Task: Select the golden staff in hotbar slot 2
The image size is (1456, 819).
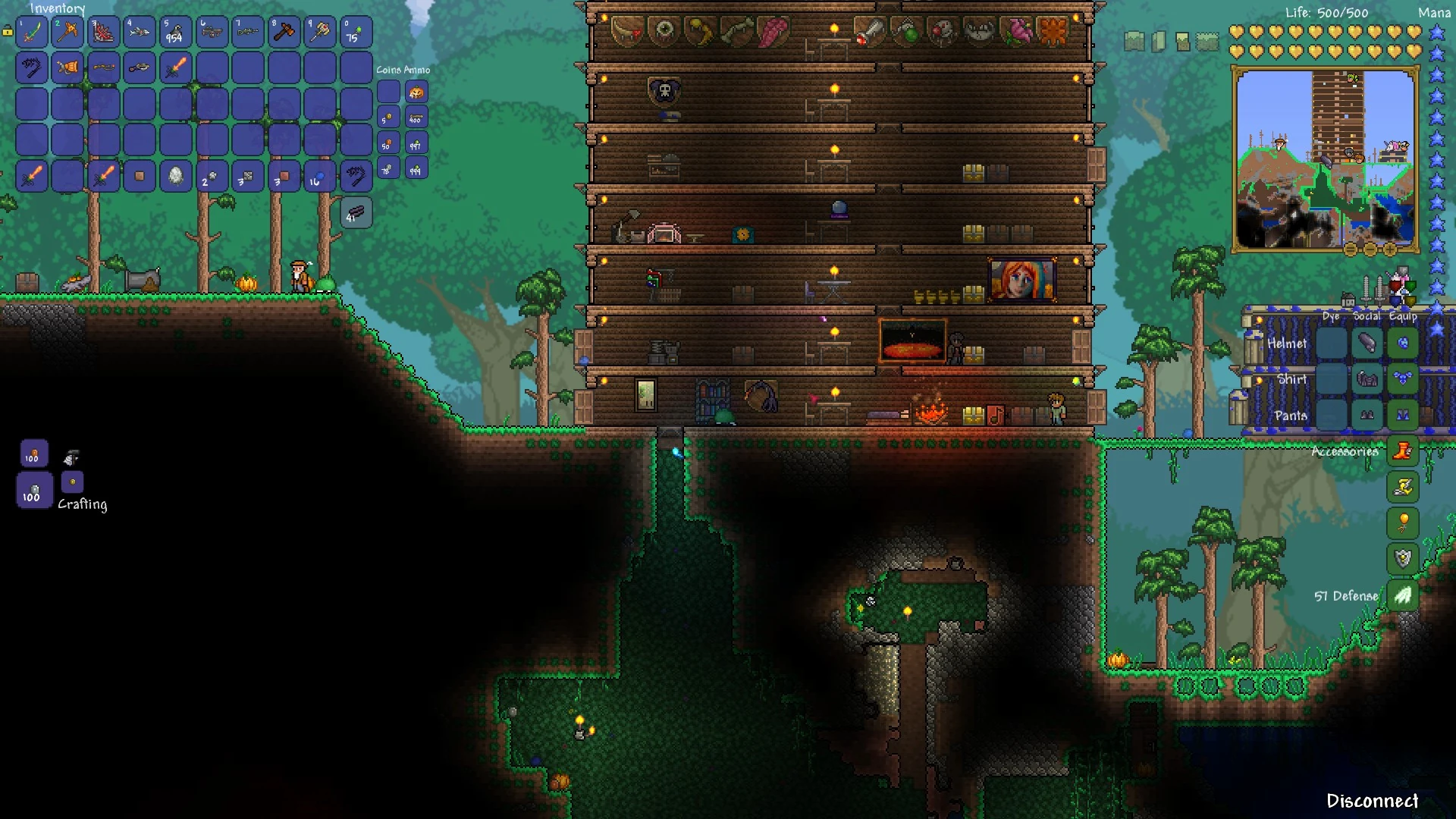Action: pos(67,32)
